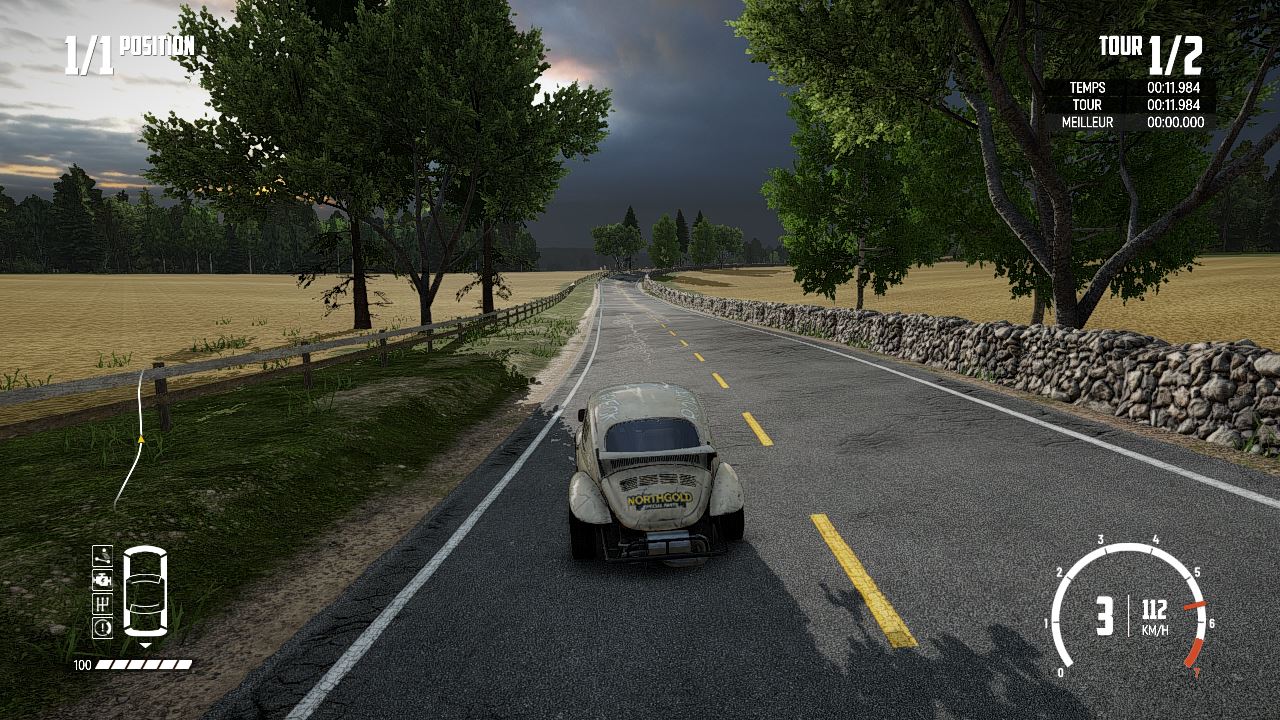Click the arrow beneath the car diagram
This screenshot has height=720, width=1280.
pyautogui.click(x=145, y=643)
